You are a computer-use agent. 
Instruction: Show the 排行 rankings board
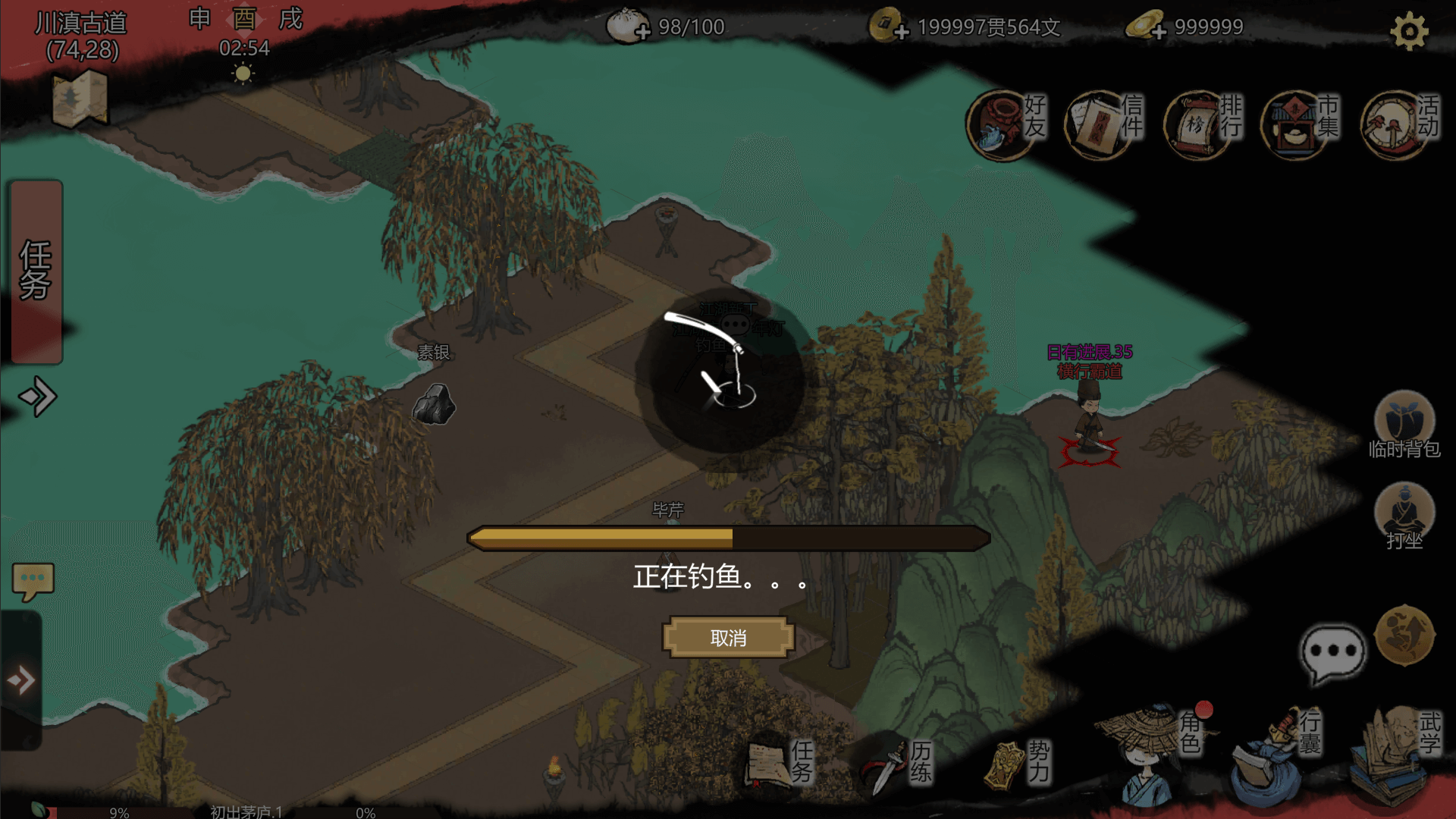(1202, 124)
